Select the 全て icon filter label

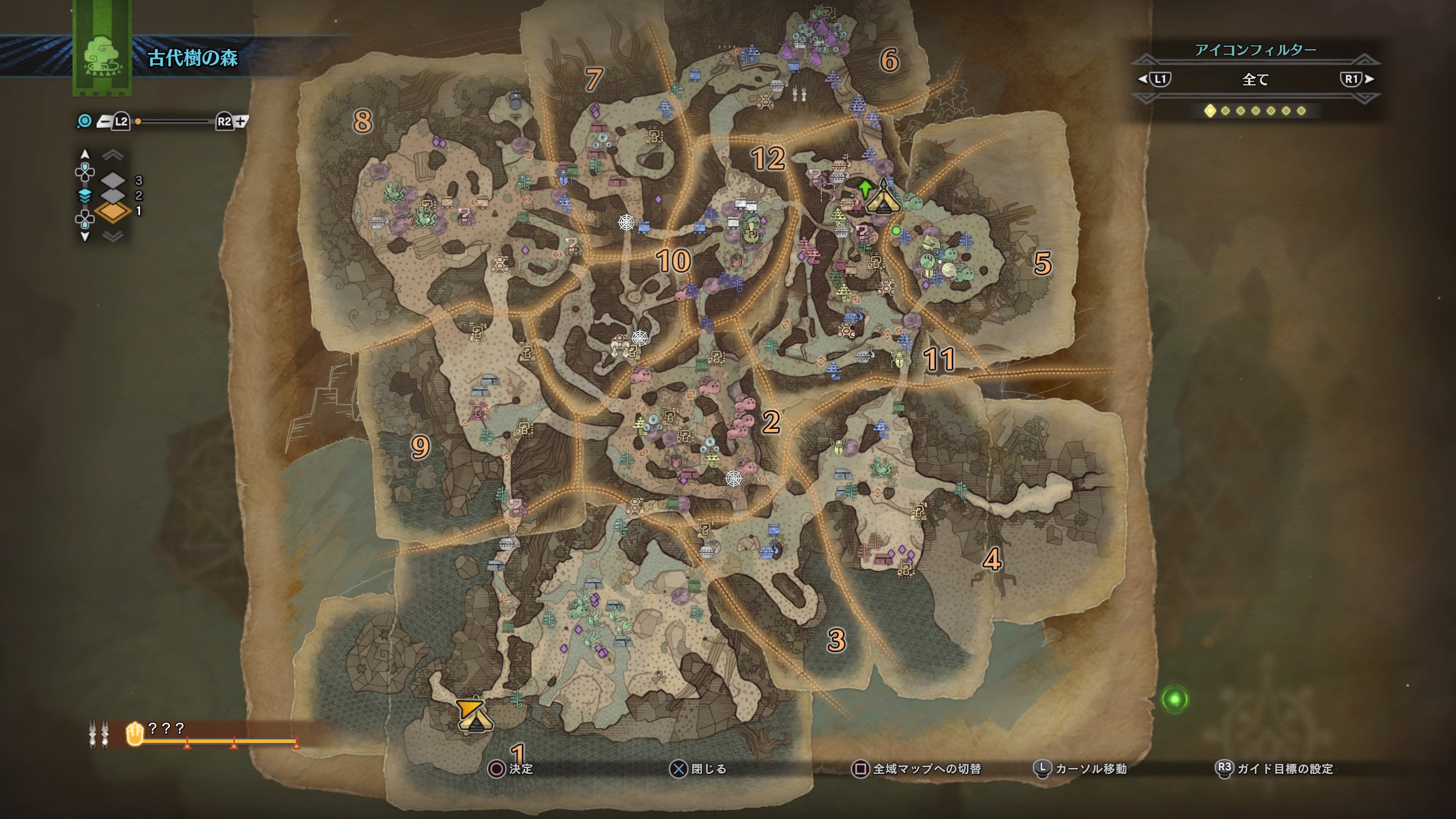coord(1255,80)
